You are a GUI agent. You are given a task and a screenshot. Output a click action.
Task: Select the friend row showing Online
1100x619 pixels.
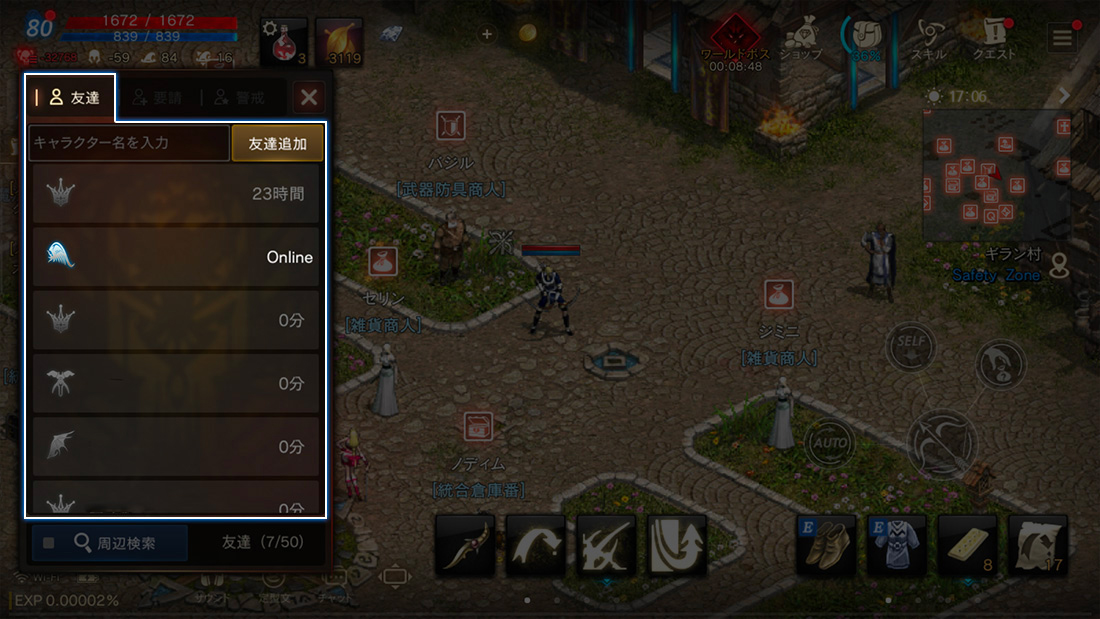click(x=176, y=257)
